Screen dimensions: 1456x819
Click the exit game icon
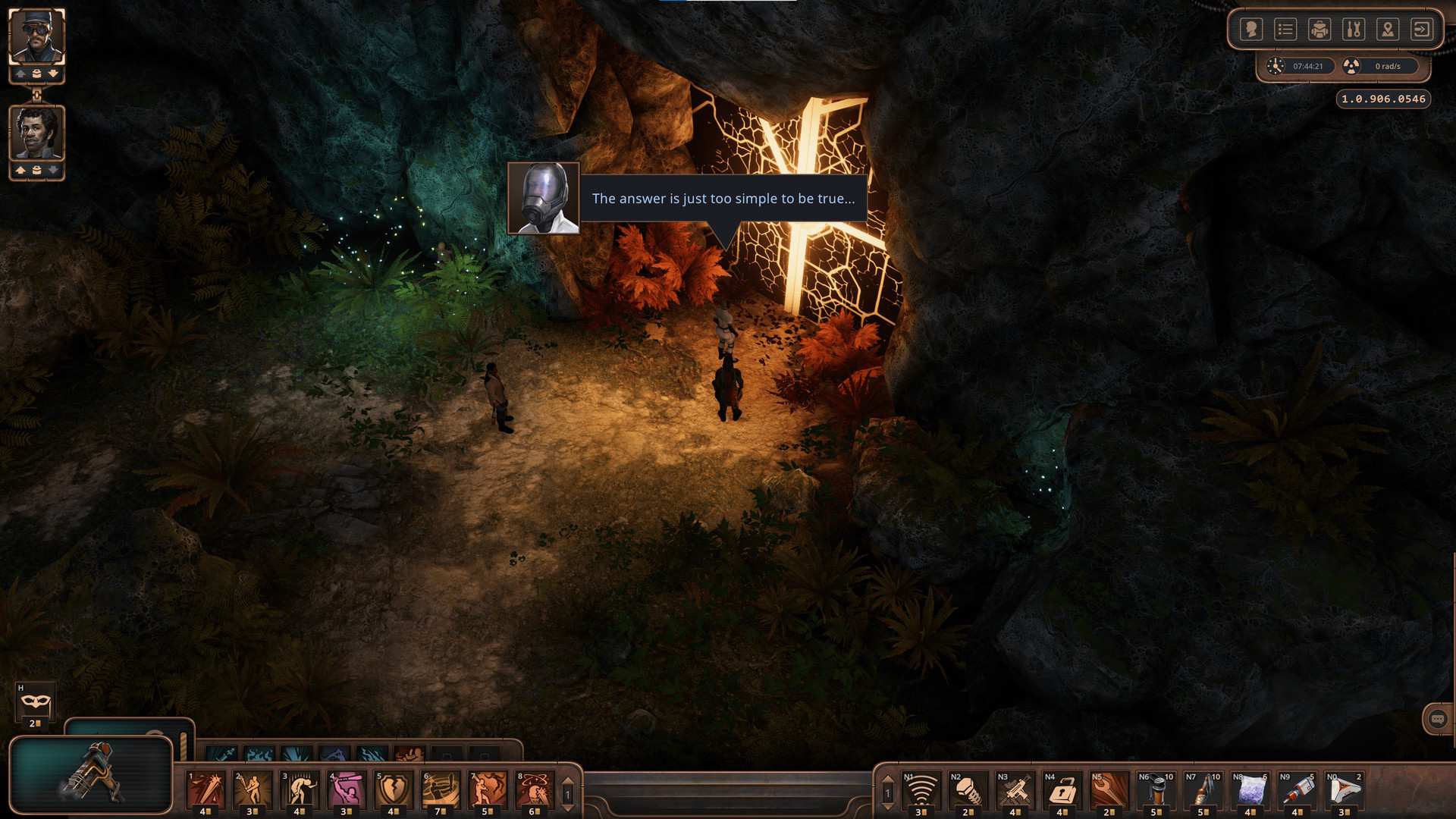click(x=1420, y=29)
